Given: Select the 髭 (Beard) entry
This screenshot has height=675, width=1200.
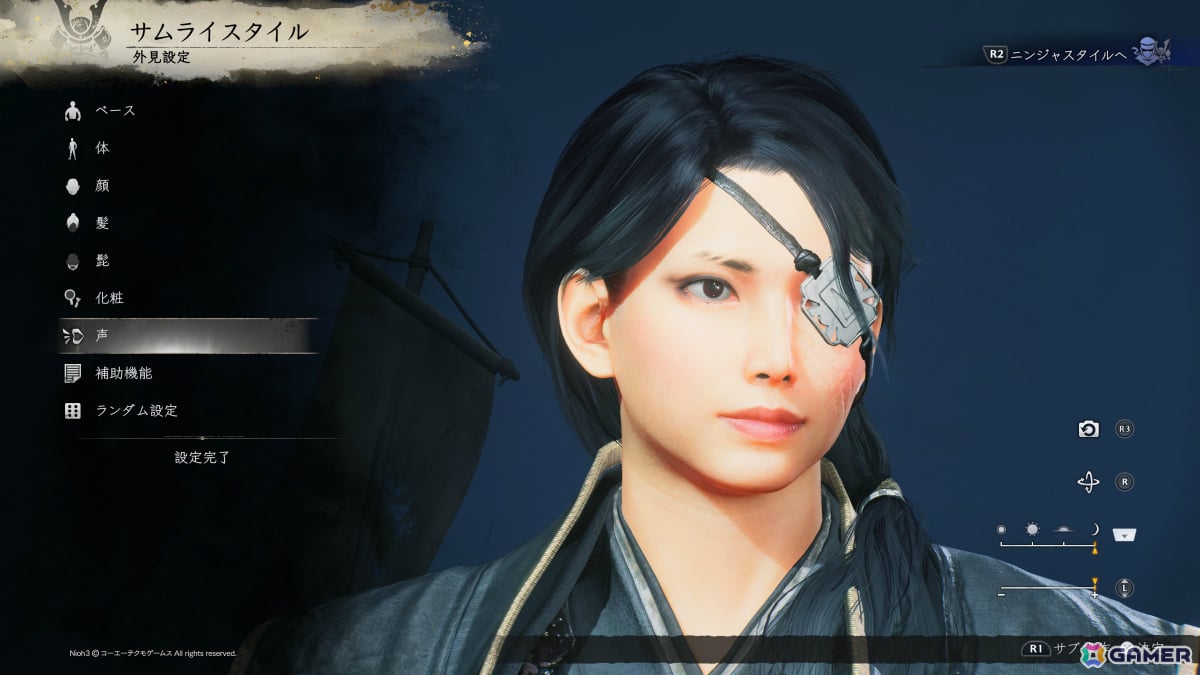Looking at the screenshot, I should (103, 260).
